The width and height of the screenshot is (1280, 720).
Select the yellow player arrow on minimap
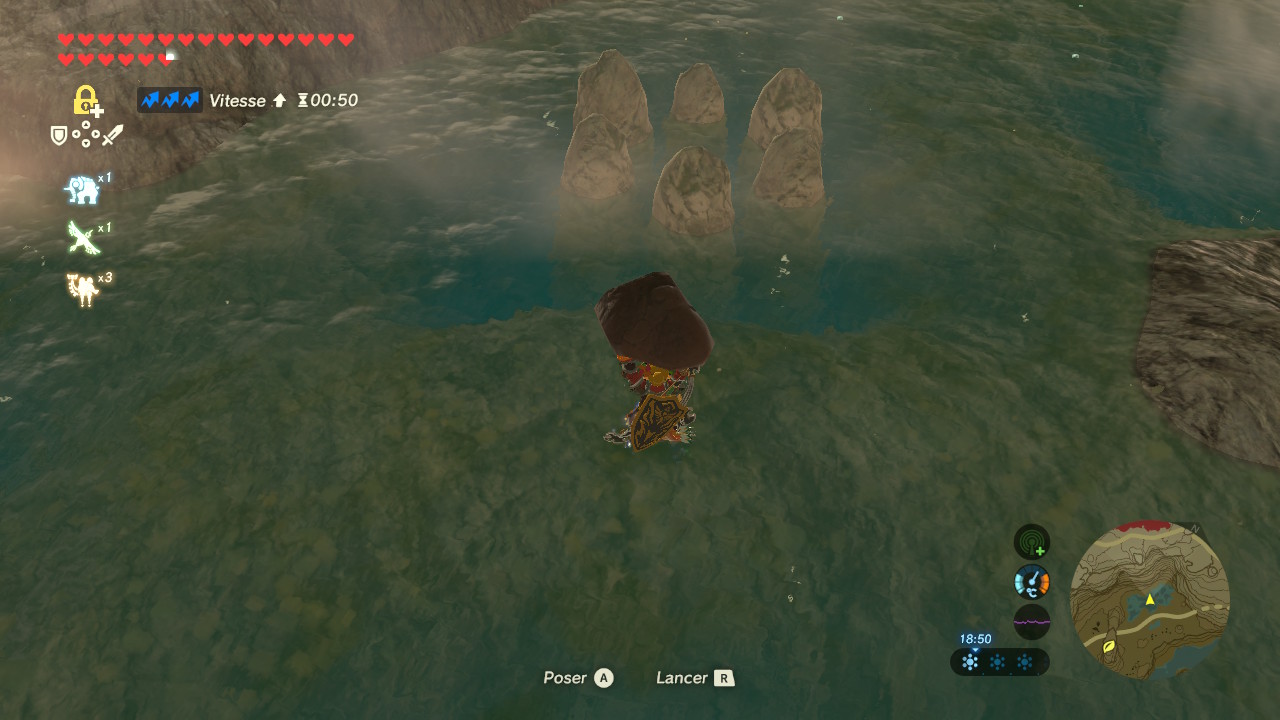point(1150,599)
